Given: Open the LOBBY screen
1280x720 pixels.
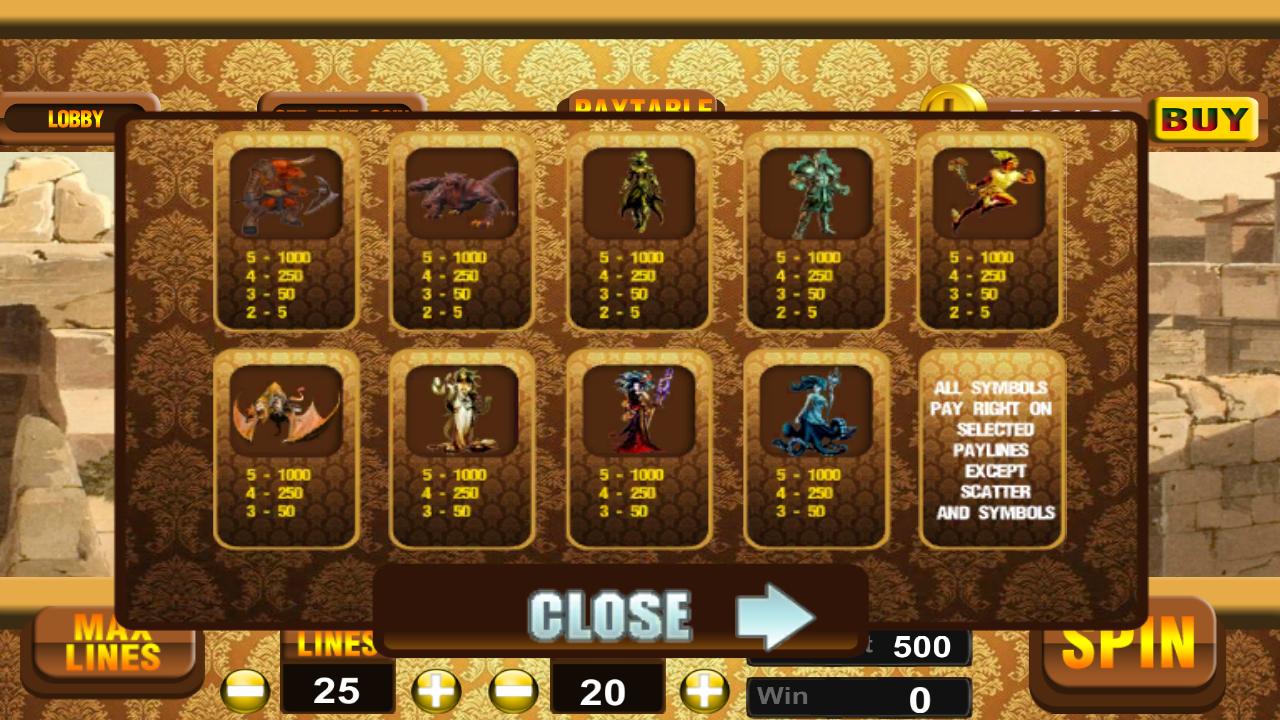Looking at the screenshot, I should 75,119.
